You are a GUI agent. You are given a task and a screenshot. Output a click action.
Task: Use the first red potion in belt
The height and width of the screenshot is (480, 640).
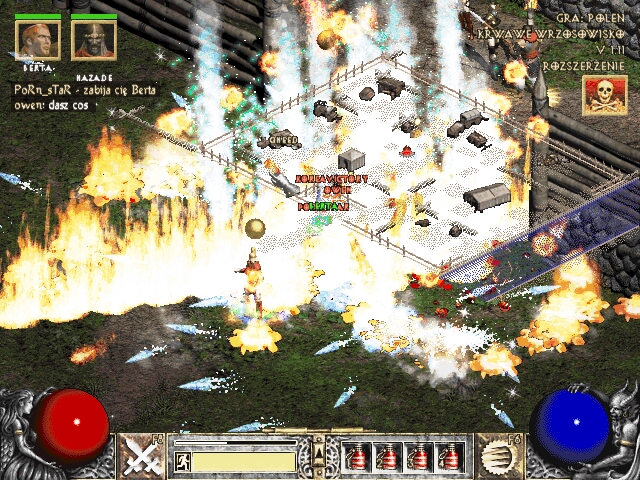tap(356, 456)
